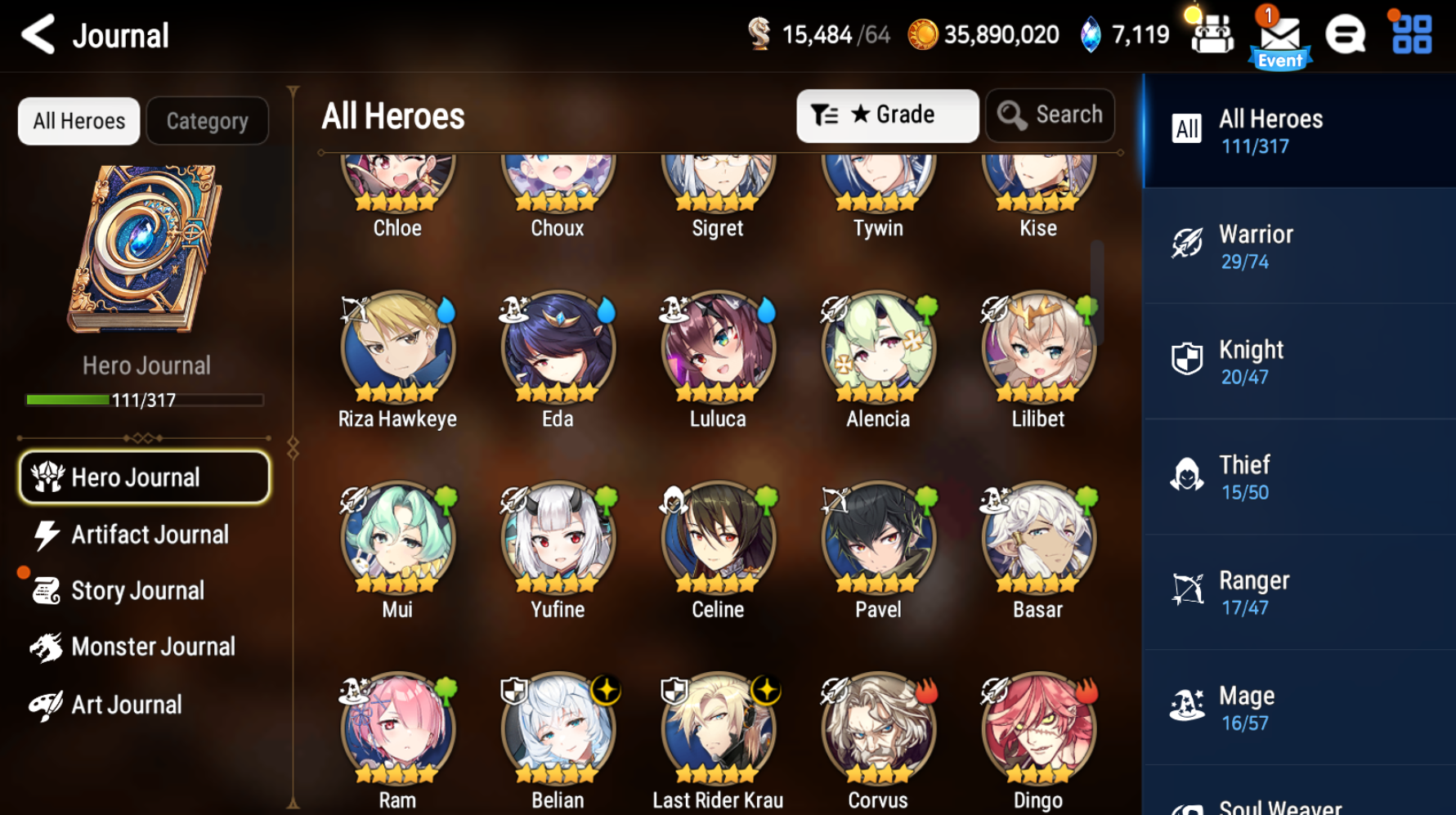Filter heroes by Mage class

1298,706
